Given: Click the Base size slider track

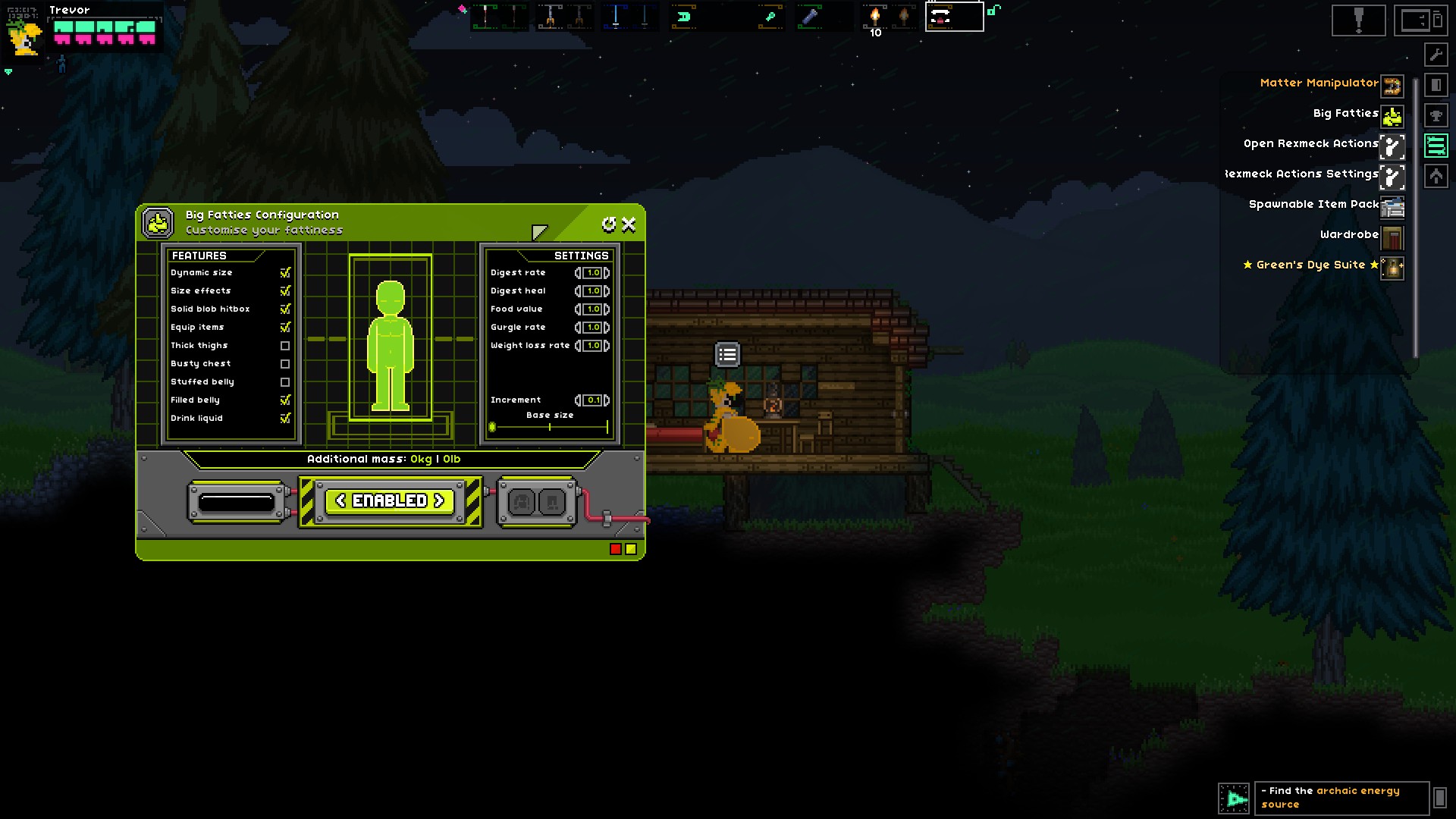Looking at the screenshot, I should 550,428.
